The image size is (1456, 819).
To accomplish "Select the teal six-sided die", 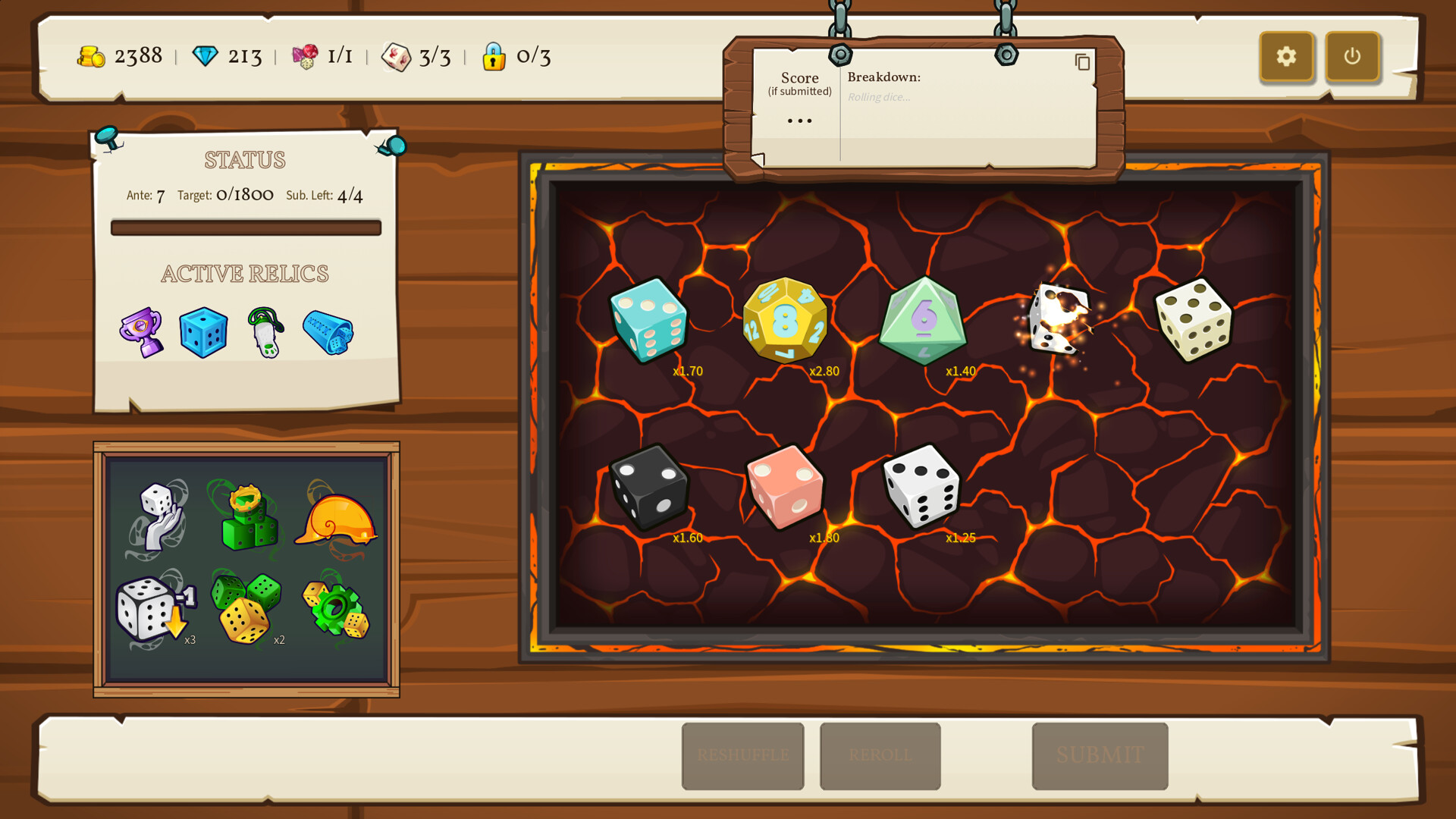I will click(x=649, y=319).
